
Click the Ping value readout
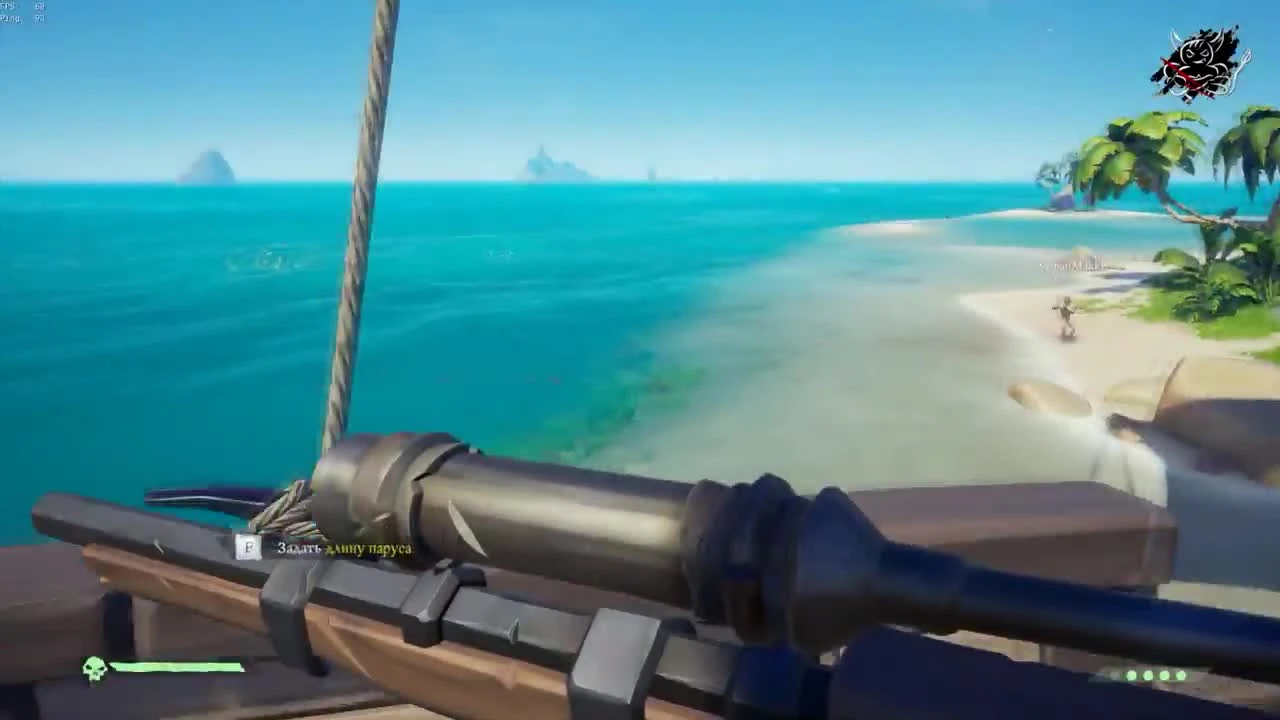pos(38,18)
